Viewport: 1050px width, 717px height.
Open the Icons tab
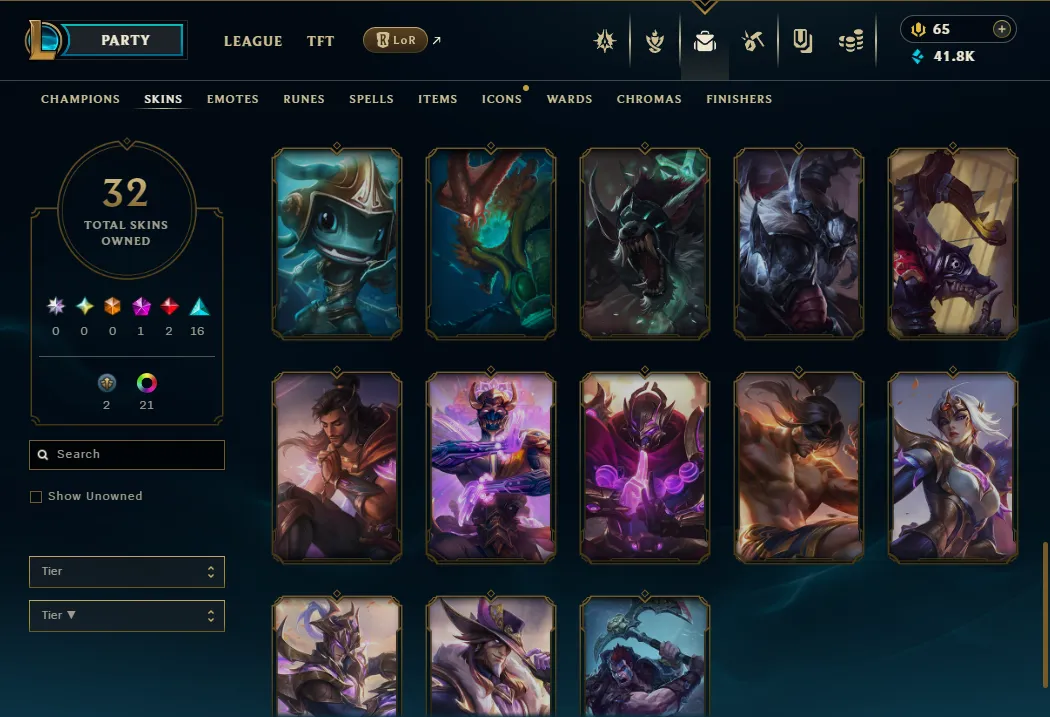[x=502, y=99]
